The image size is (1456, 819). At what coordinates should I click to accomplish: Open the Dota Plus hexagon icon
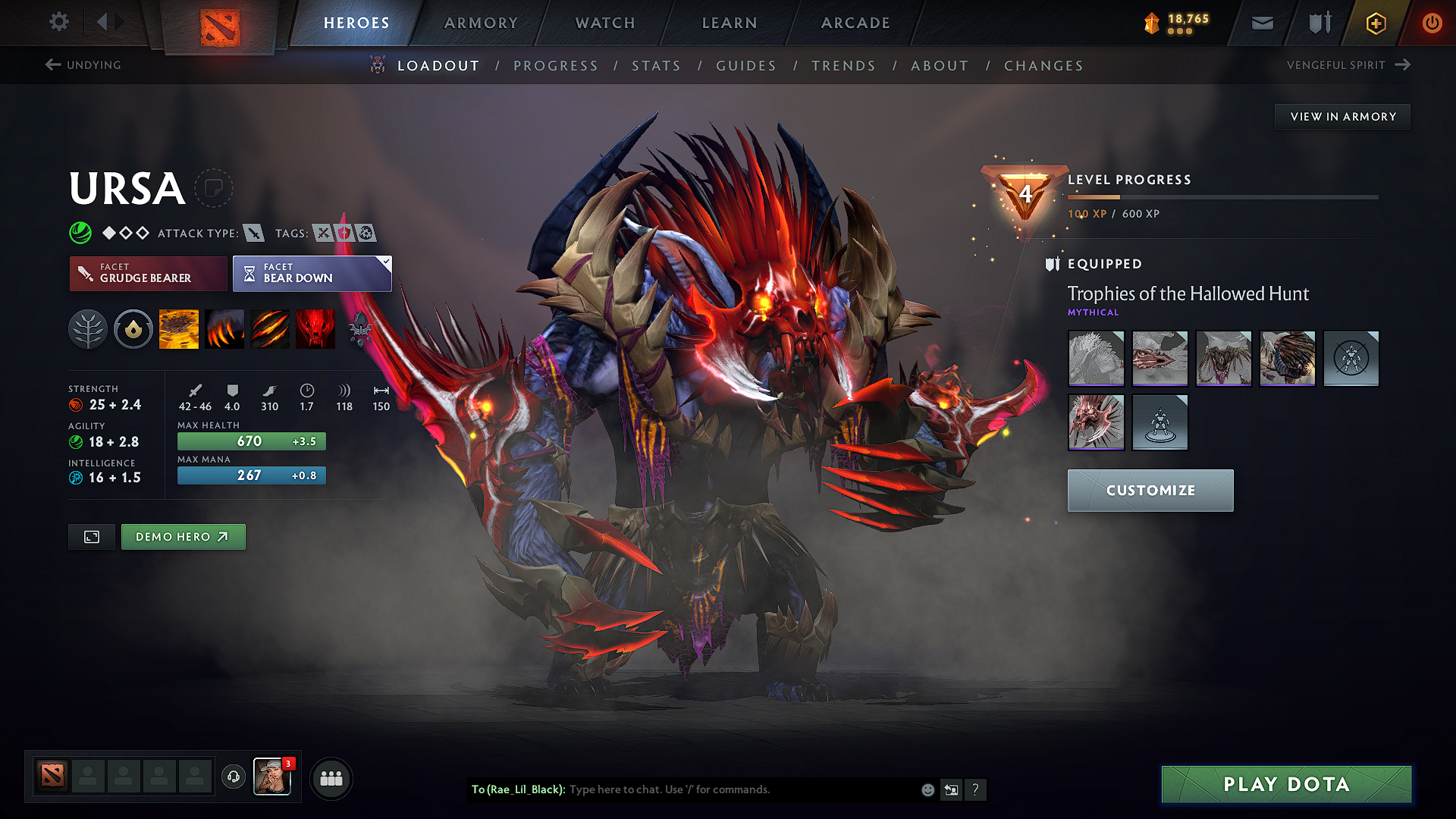pos(1375,23)
